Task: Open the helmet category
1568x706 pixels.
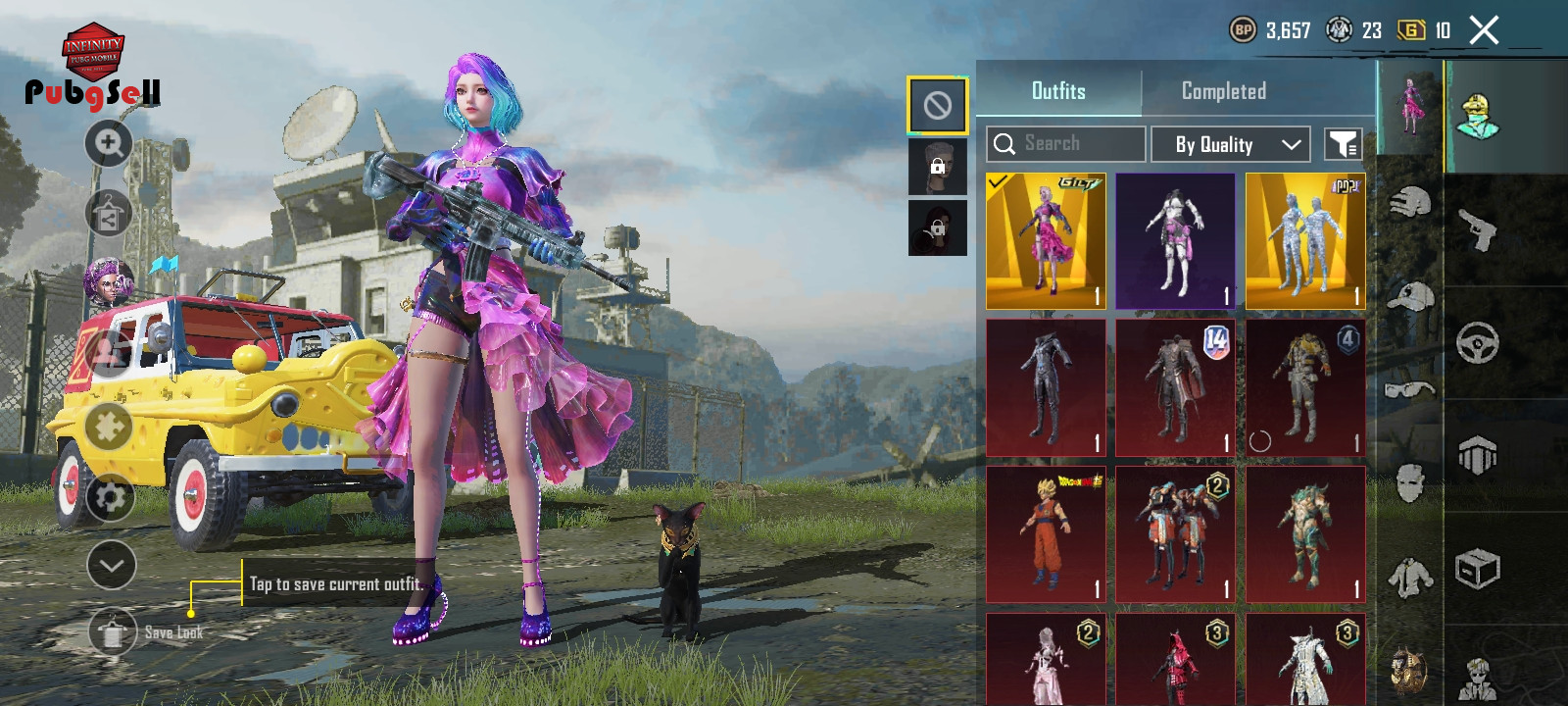Action: (1410, 203)
